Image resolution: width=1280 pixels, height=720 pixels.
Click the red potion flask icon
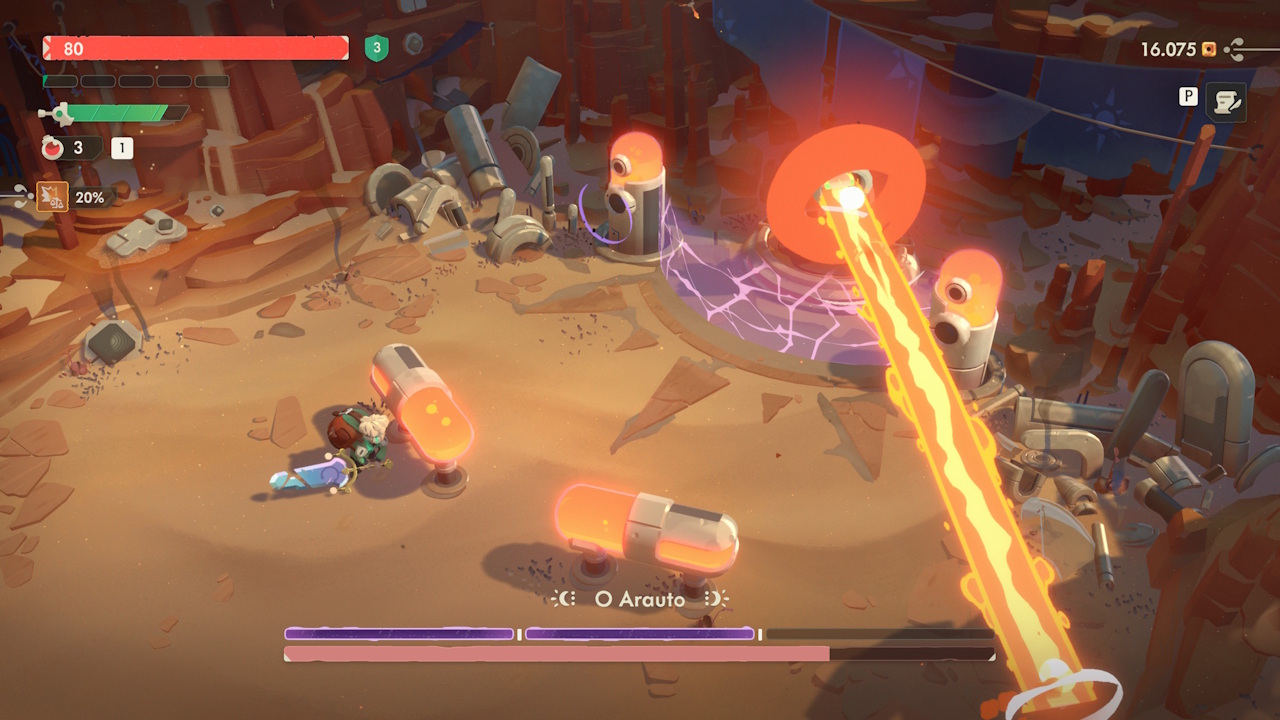(x=51, y=147)
